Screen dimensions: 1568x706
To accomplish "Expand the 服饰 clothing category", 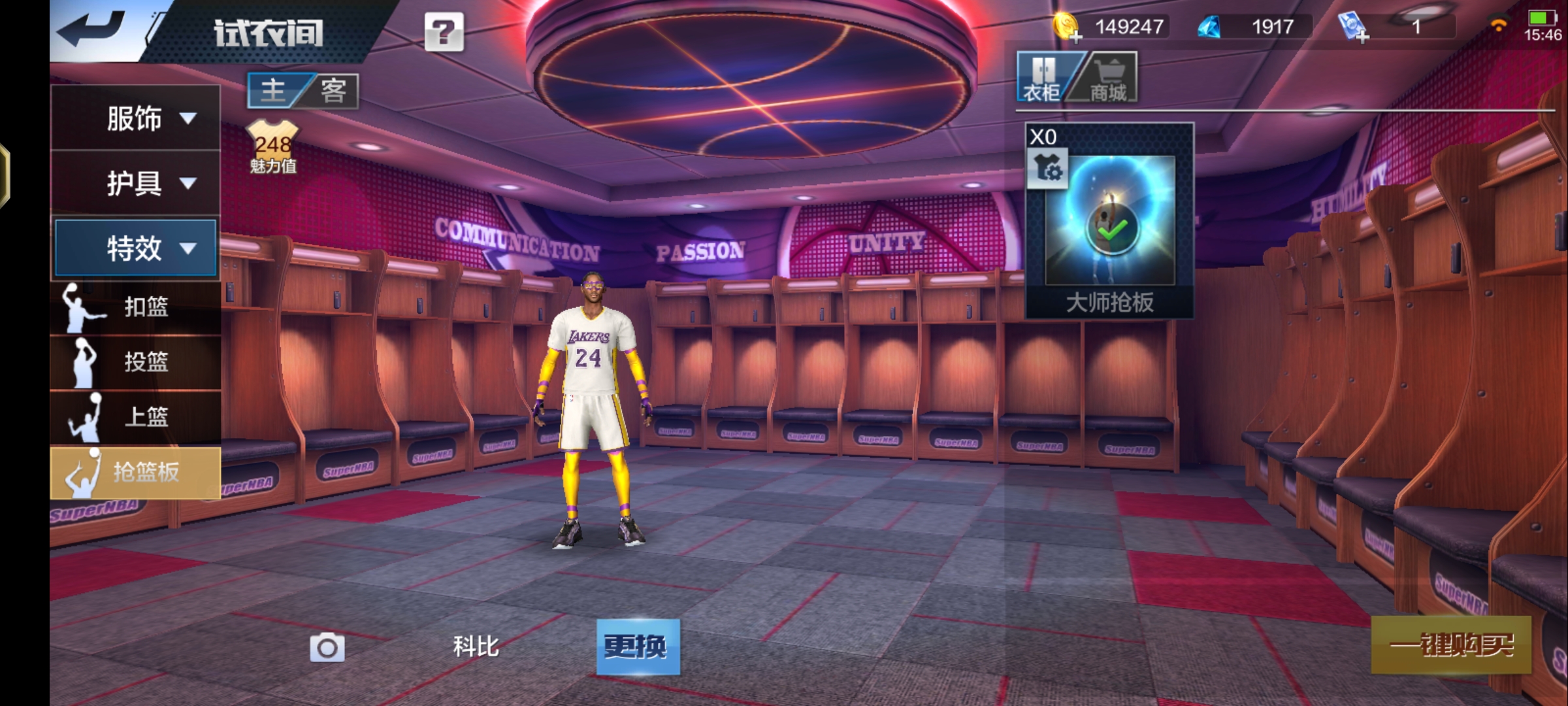I will pyautogui.click(x=135, y=118).
